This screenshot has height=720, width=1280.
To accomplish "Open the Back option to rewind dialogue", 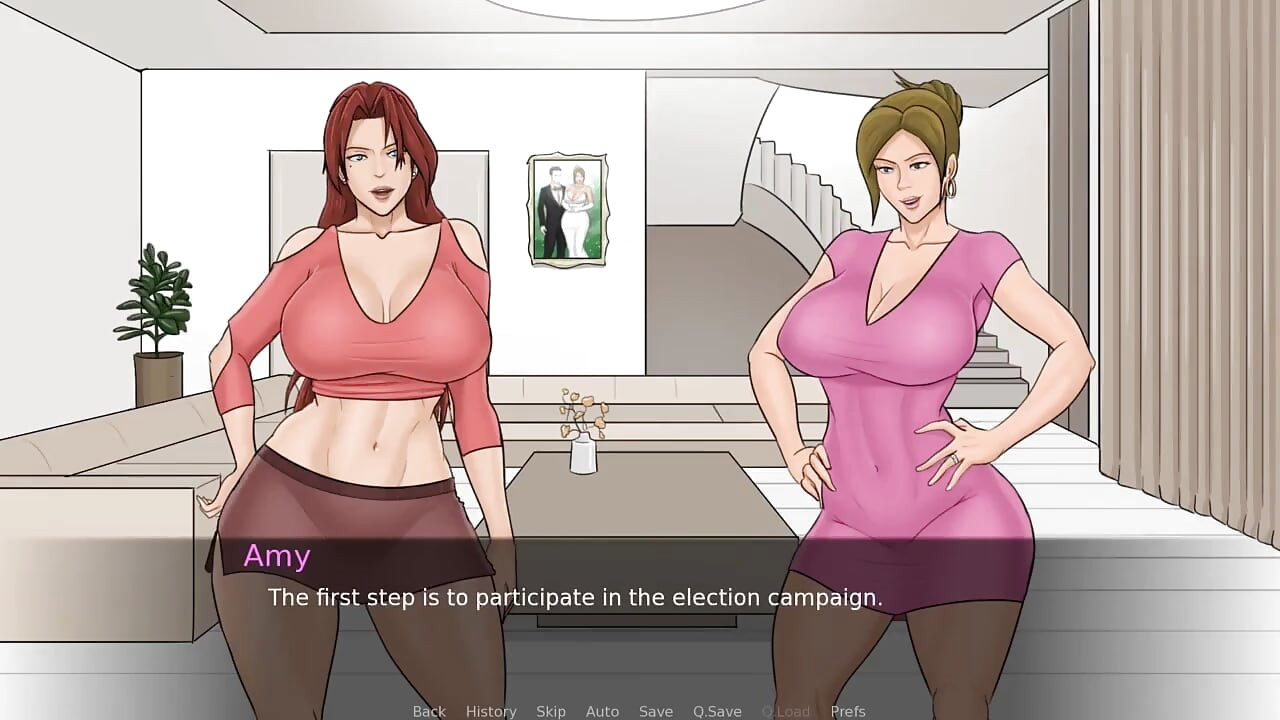I will tap(429, 711).
